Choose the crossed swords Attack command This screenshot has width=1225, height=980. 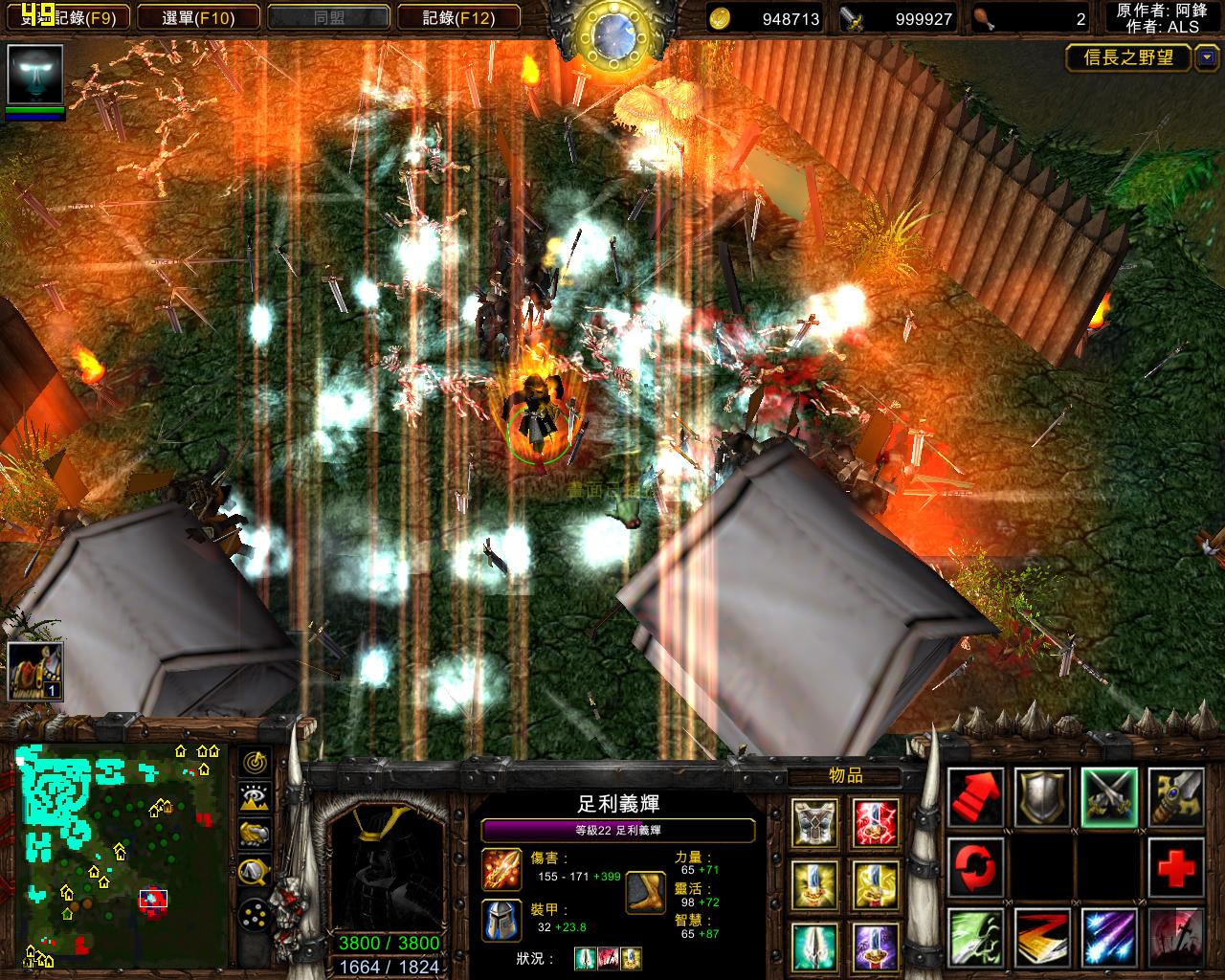pos(1109,796)
